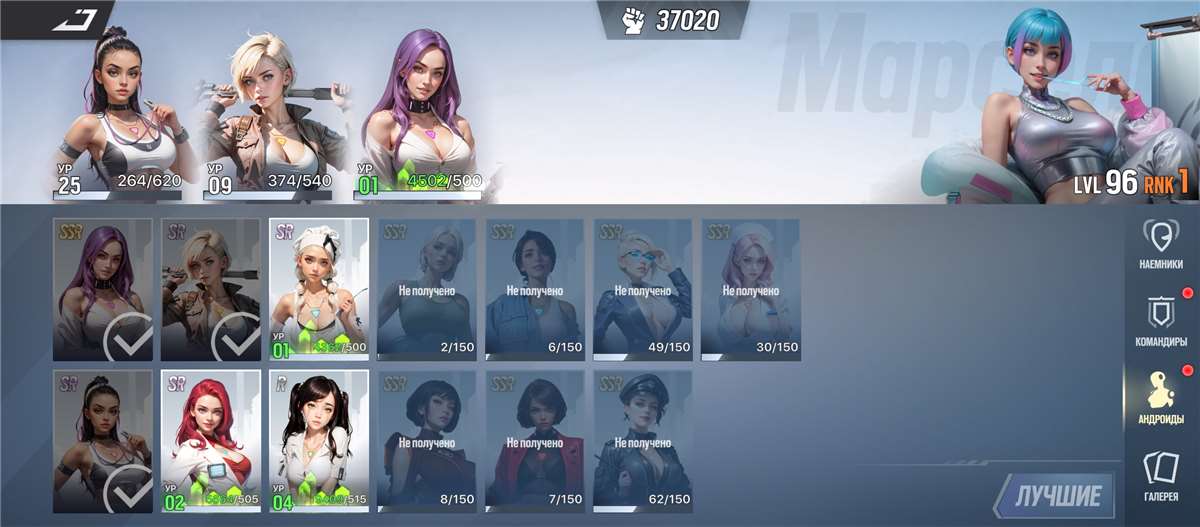This screenshot has height=527, width=1200.
Task: Select the blonde SR card with checkmark
Action: [211, 289]
